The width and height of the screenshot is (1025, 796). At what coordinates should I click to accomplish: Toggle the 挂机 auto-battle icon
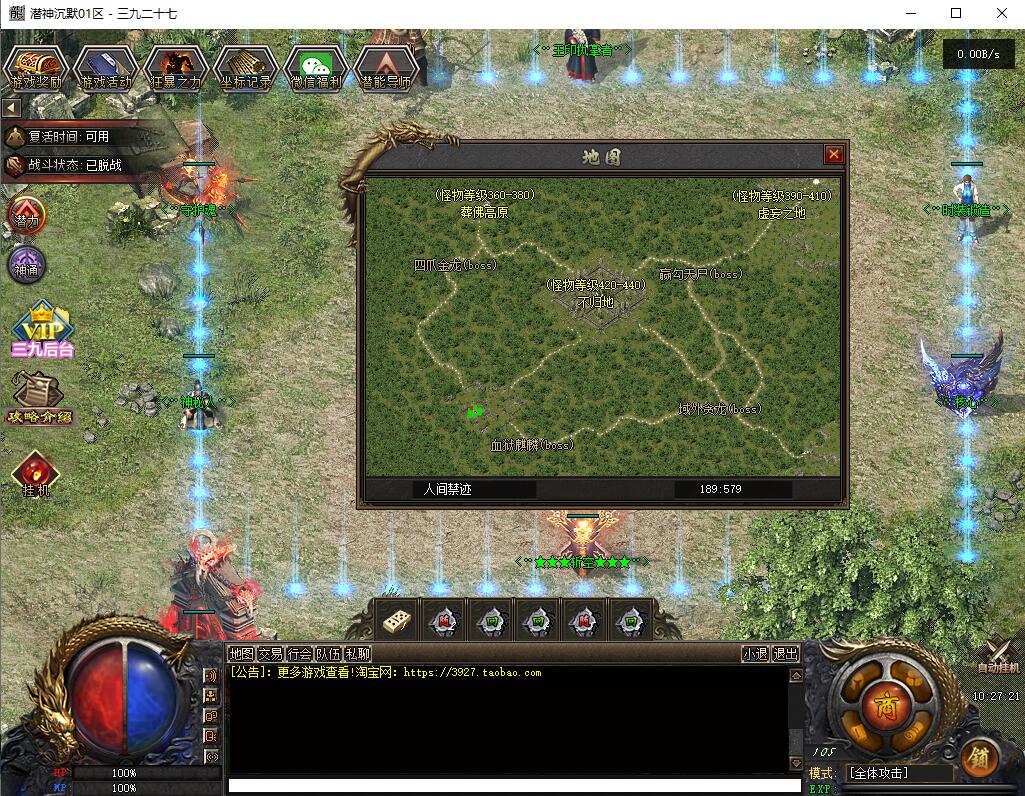(x=35, y=474)
